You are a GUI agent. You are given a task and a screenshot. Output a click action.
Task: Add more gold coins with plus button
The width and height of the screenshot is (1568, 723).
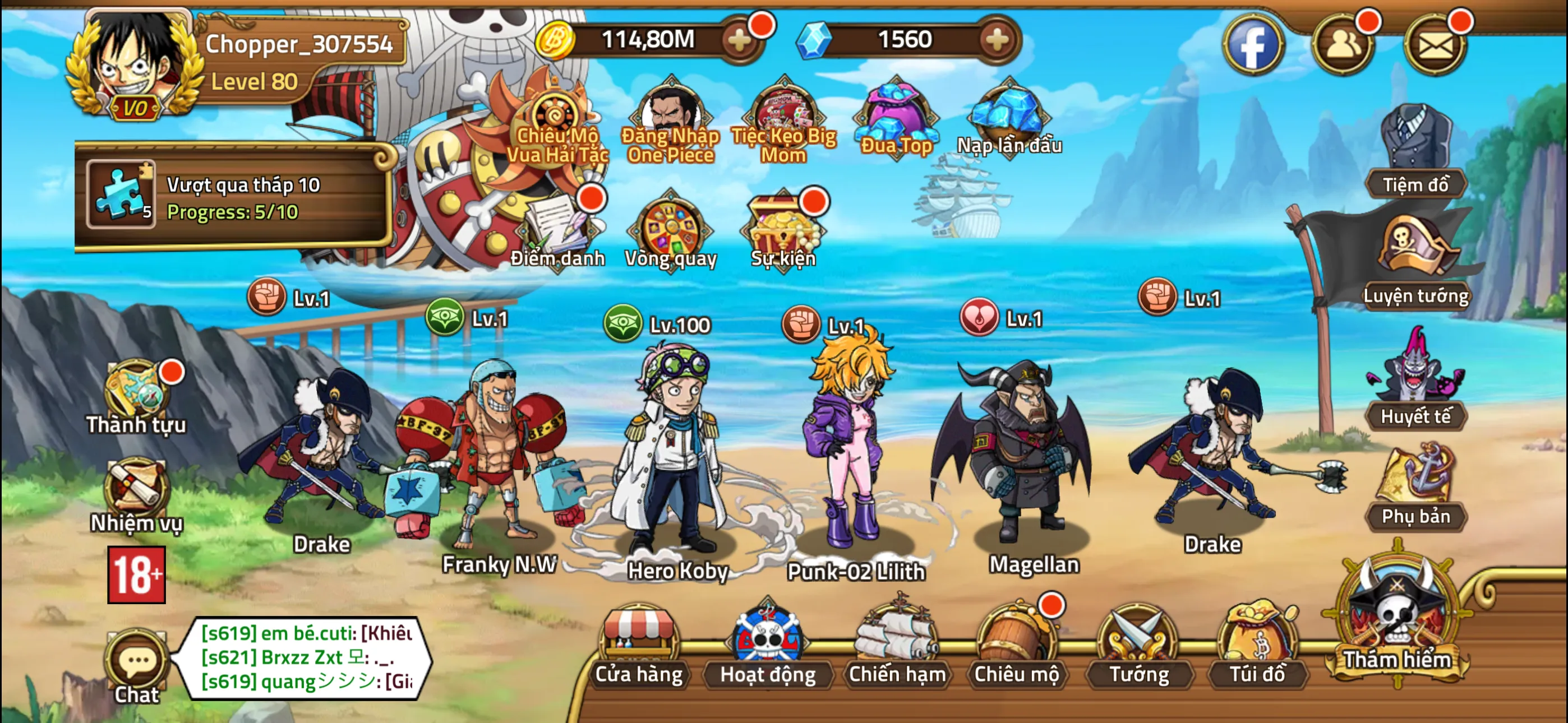point(740,40)
